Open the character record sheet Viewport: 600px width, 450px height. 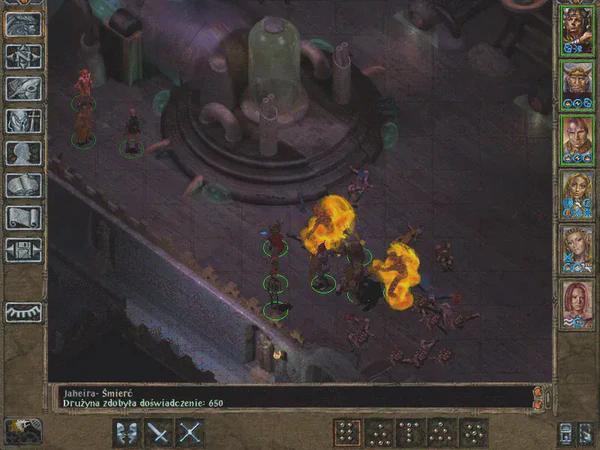(23, 153)
